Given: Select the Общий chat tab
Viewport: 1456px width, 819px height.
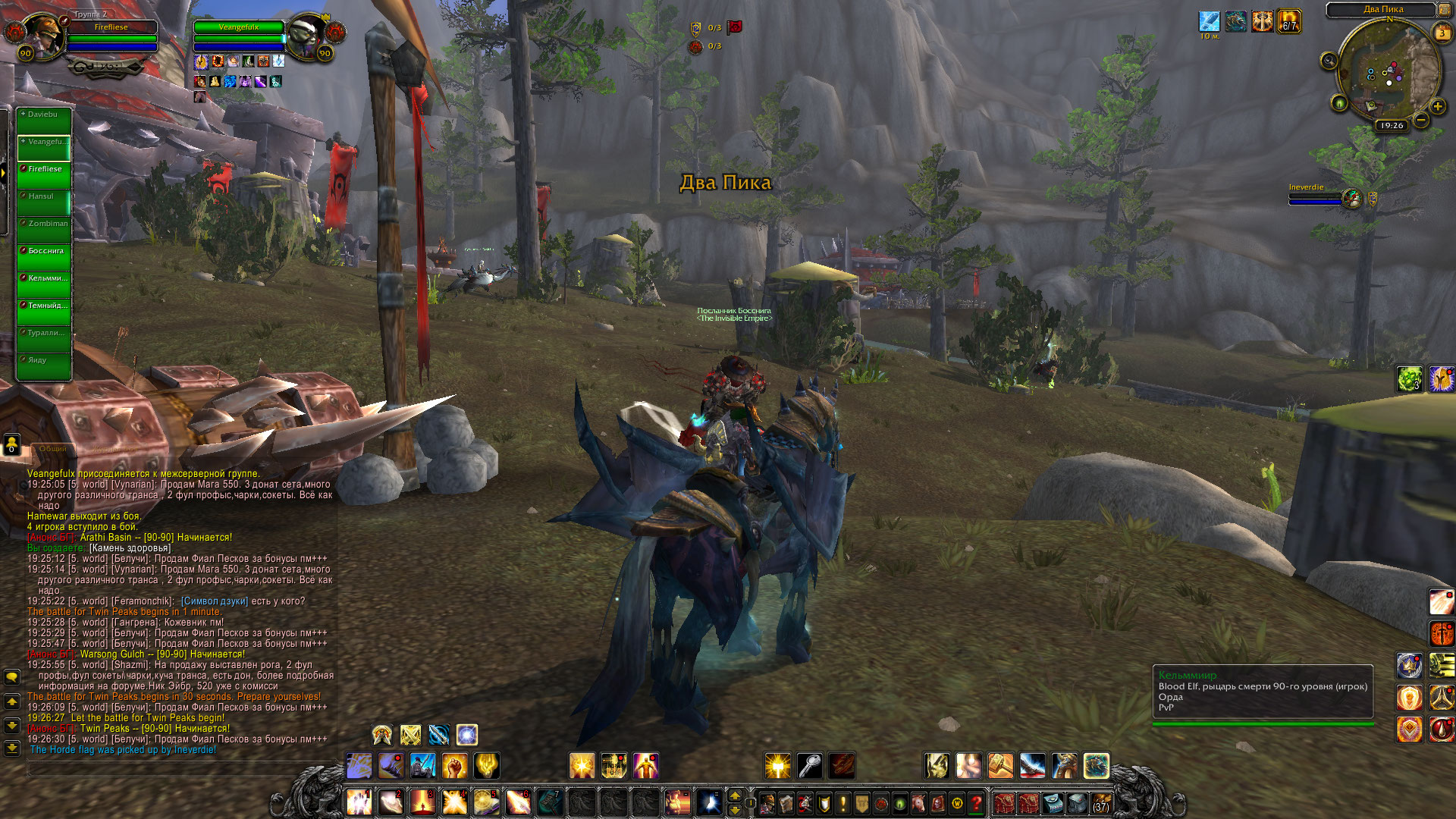Looking at the screenshot, I should pos(53,449).
